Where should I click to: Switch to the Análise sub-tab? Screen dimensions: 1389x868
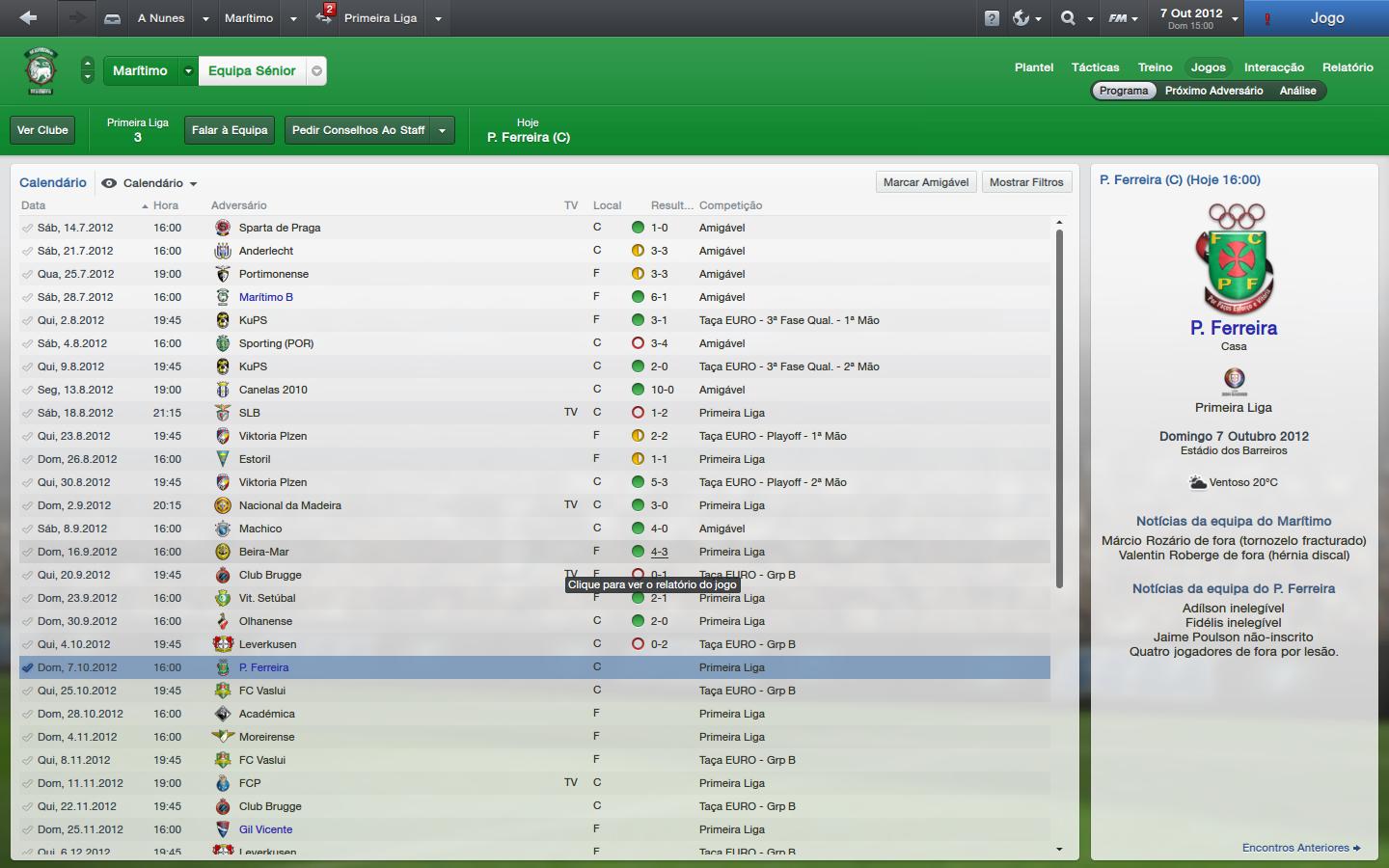(x=1297, y=91)
